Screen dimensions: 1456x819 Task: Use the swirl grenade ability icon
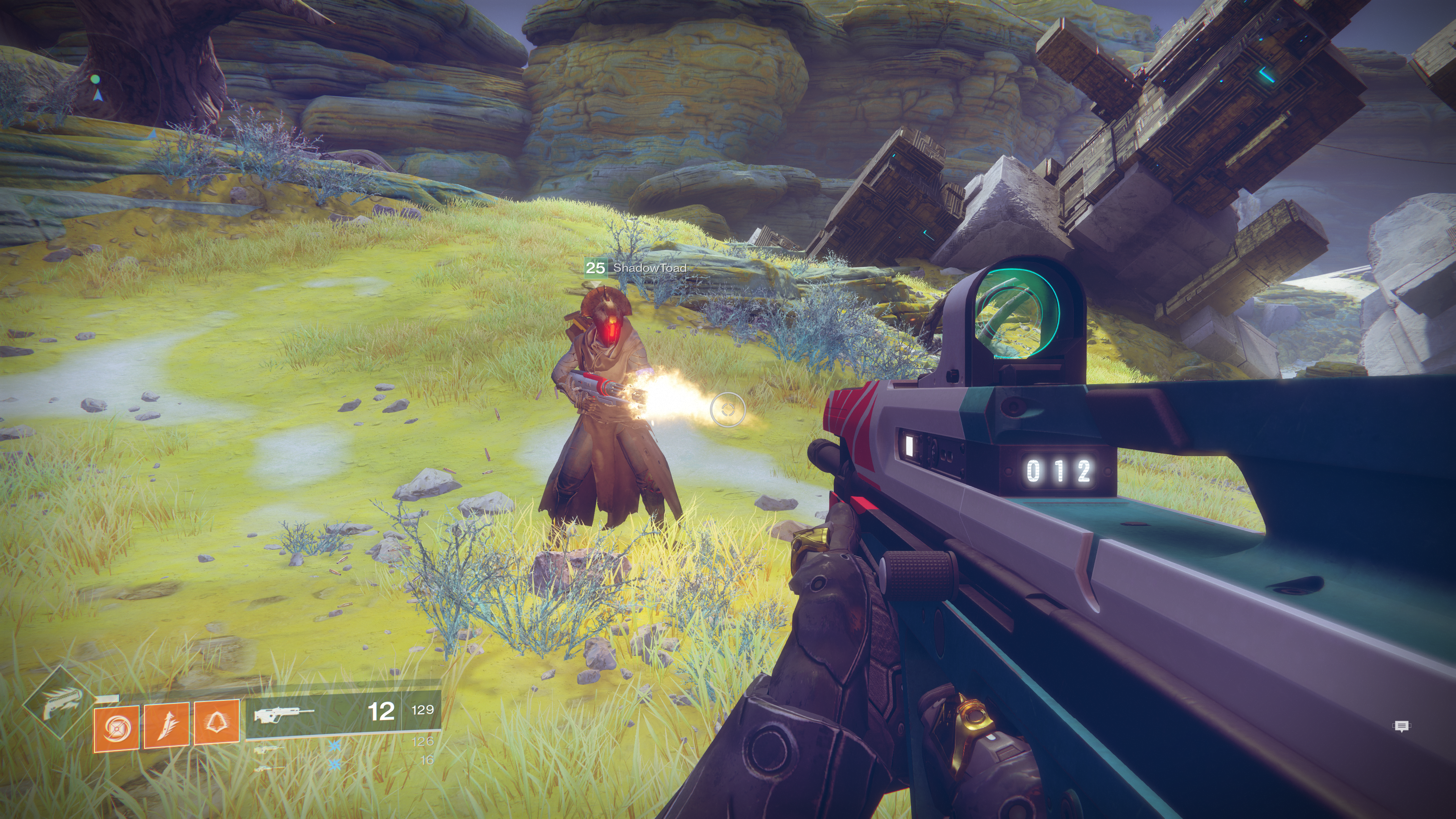[116, 728]
